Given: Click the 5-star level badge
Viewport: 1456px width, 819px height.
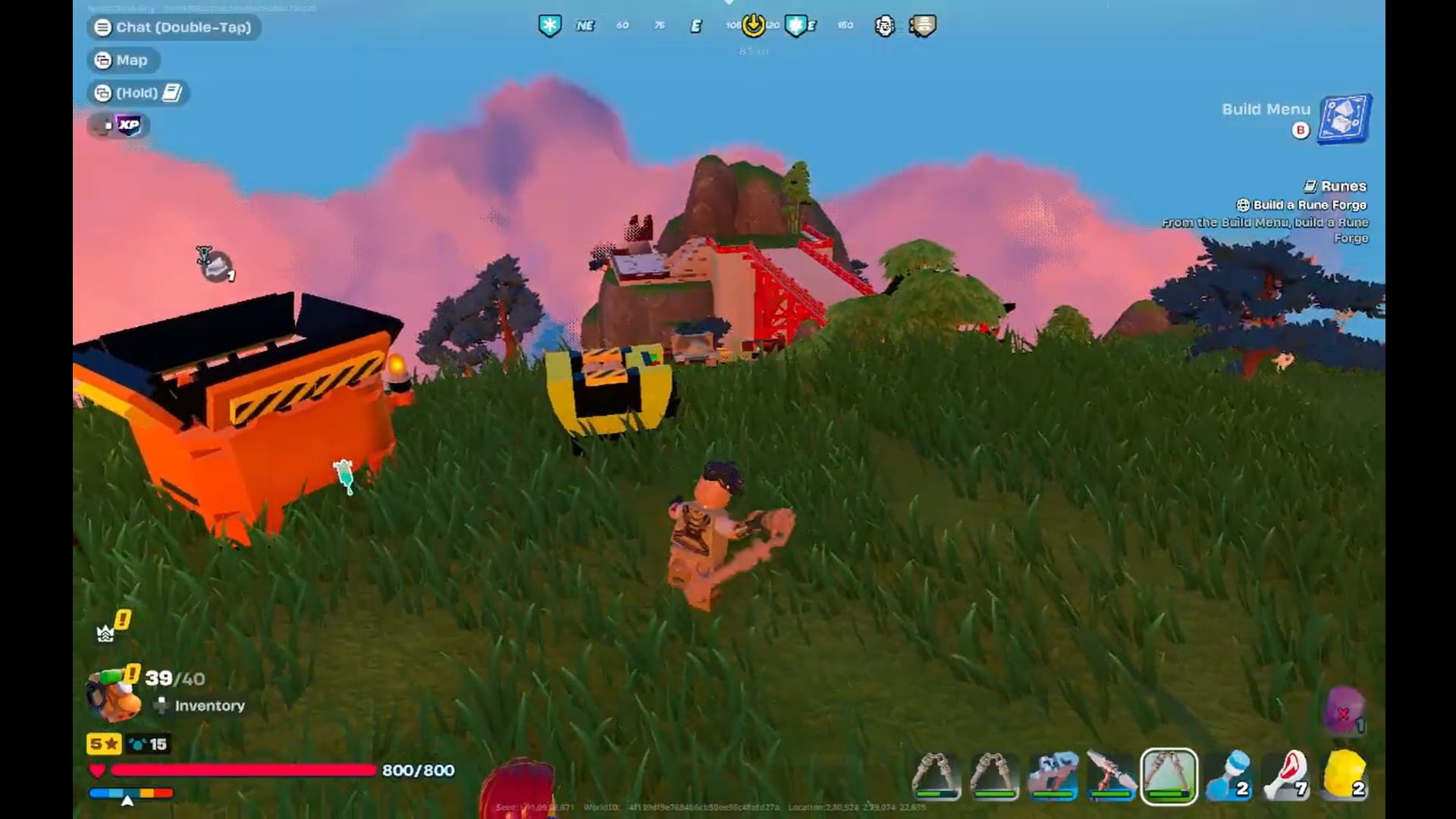Looking at the screenshot, I should [x=102, y=744].
